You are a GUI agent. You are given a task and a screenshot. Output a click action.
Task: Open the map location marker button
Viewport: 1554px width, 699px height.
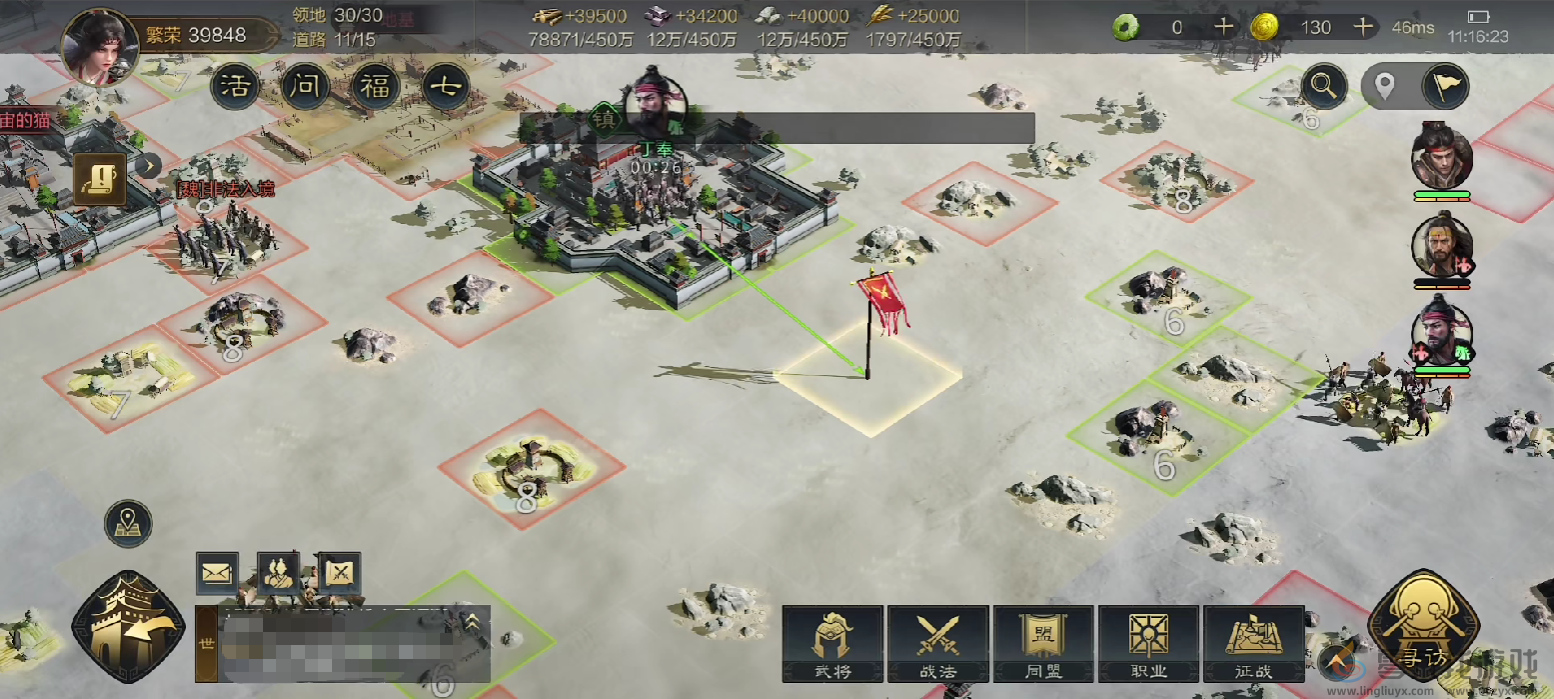click(128, 524)
